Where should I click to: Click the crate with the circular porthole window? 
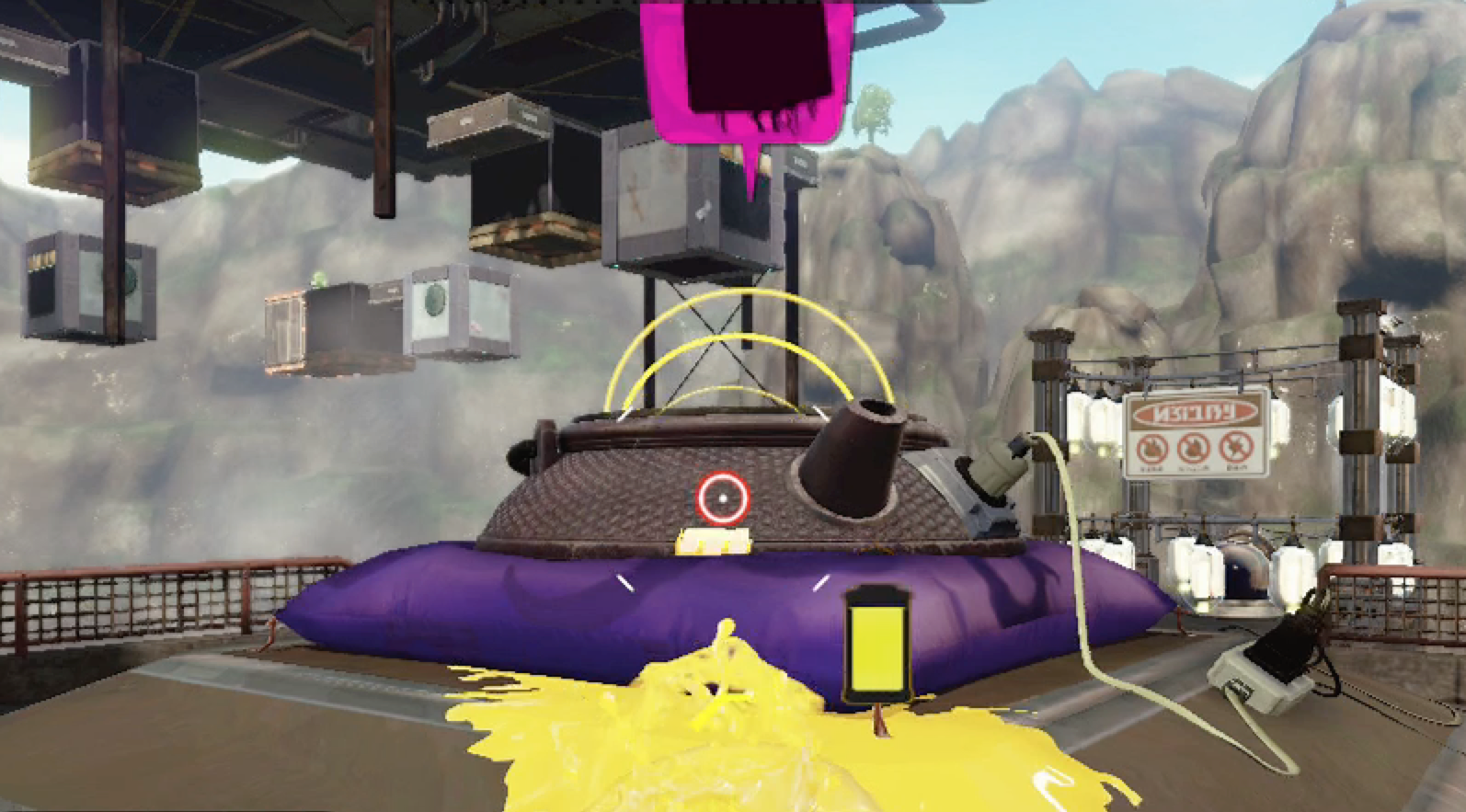(435, 301)
